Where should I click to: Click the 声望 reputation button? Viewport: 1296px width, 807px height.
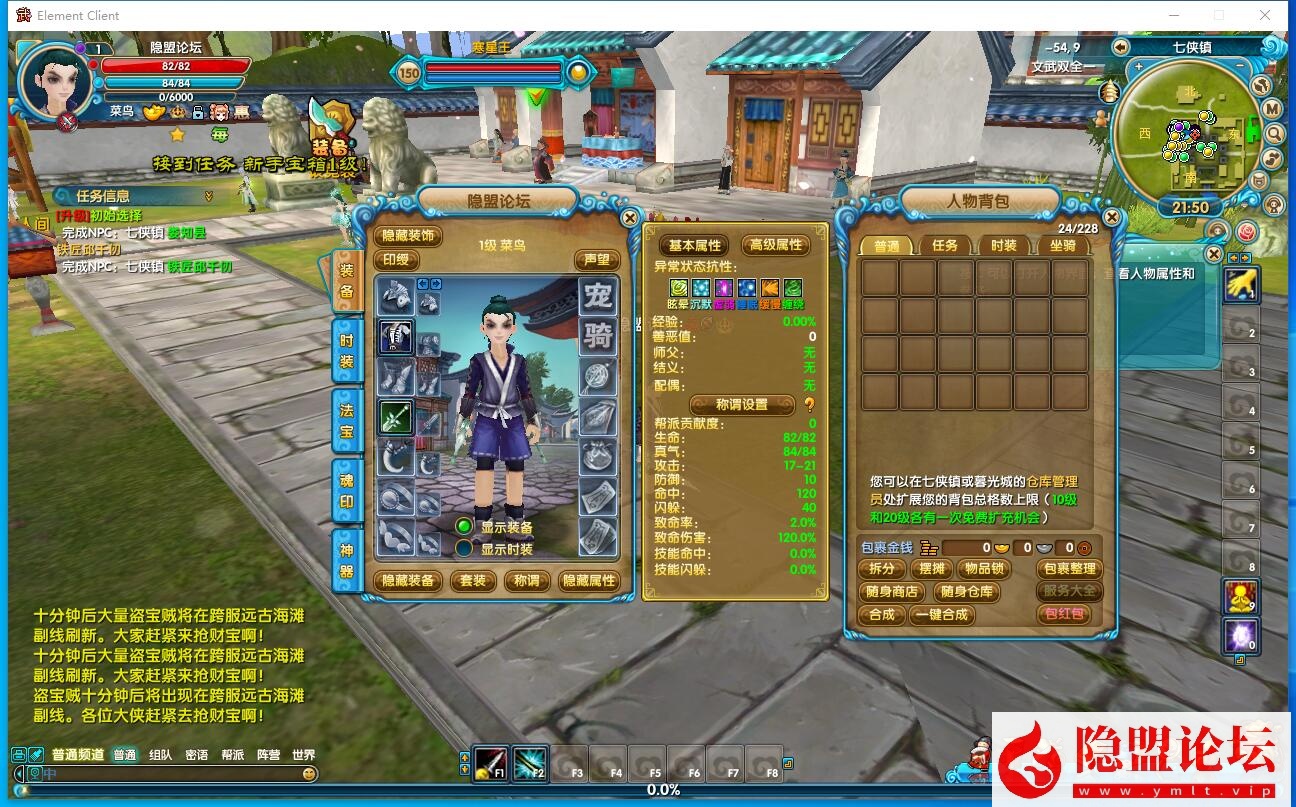pos(596,260)
